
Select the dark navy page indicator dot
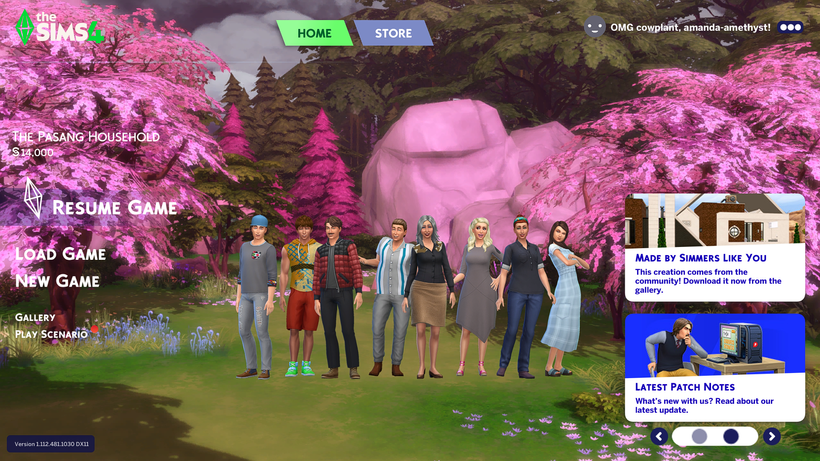[731, 436]
